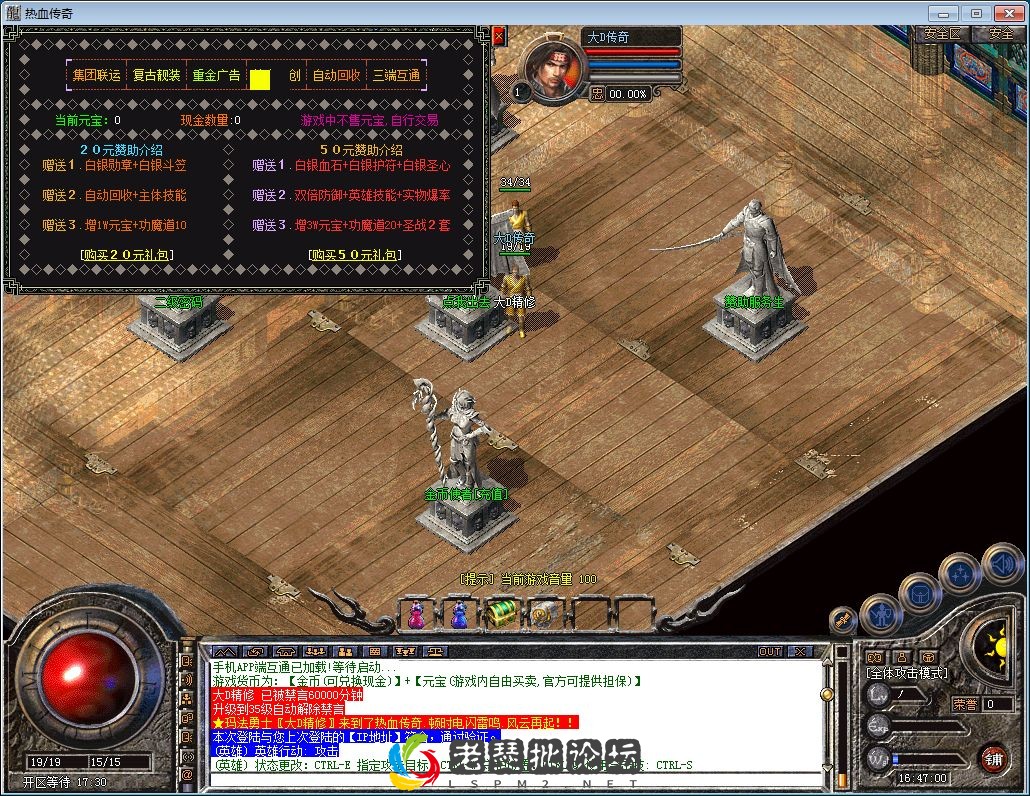Buy the 20元 gift pack
This screenshot has height=796, width=1030.
click(x=127, y=255)
